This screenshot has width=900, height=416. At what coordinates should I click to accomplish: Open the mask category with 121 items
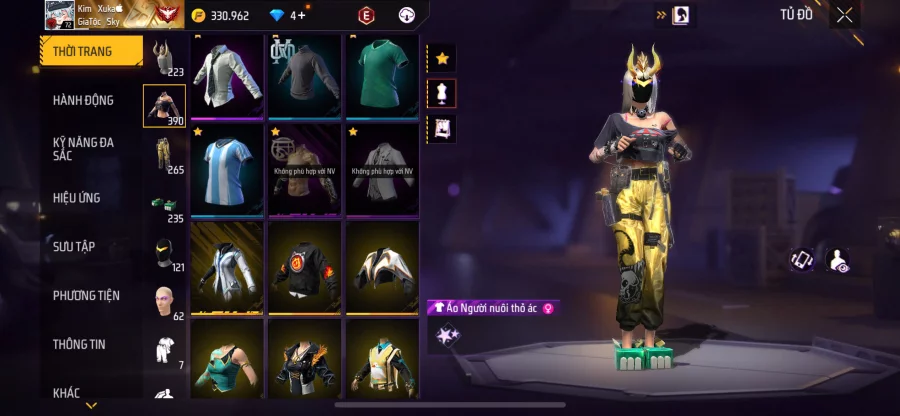coord(165,254)
